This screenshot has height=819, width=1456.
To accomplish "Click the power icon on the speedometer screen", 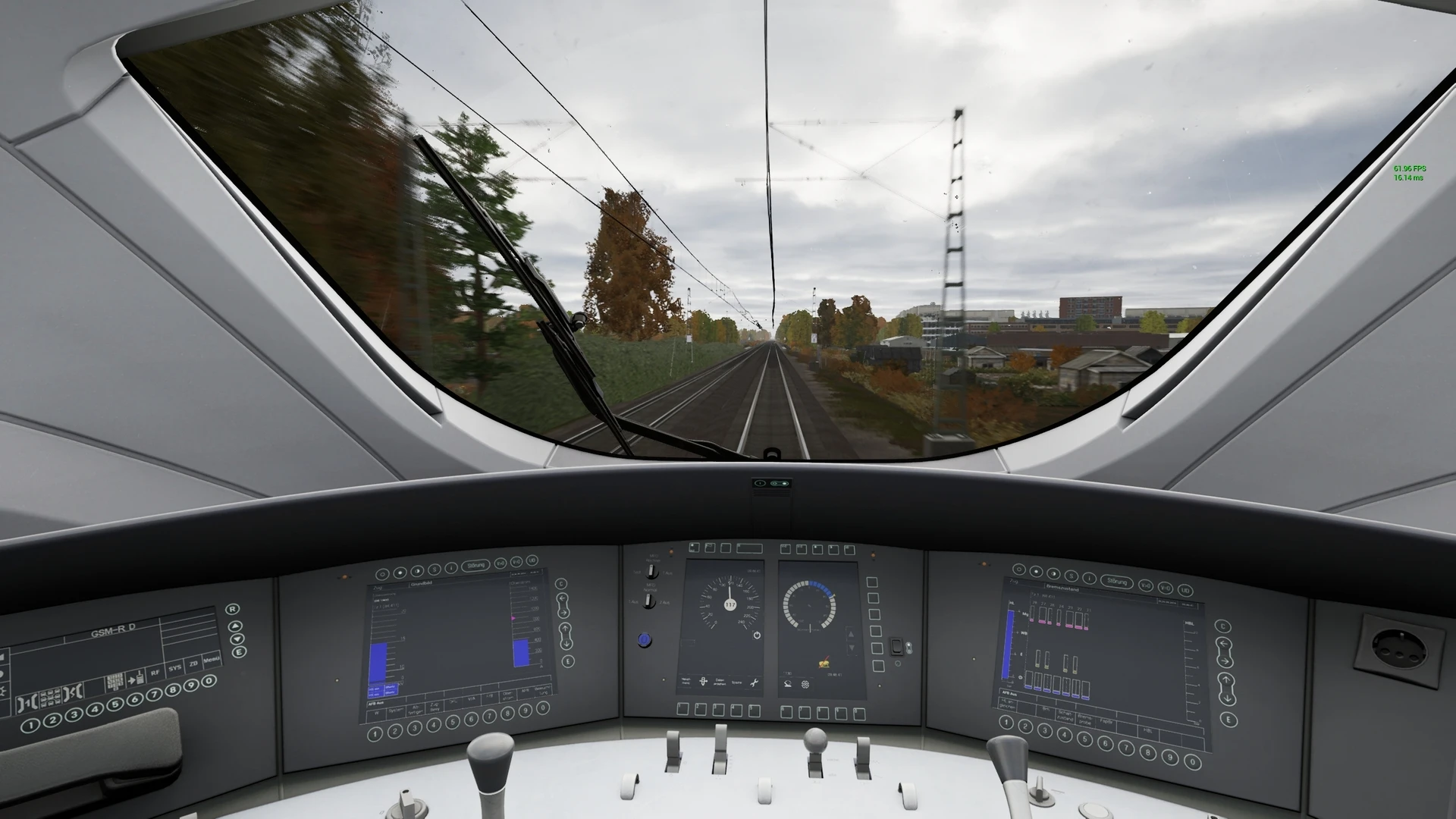I will tap(756, 635).
